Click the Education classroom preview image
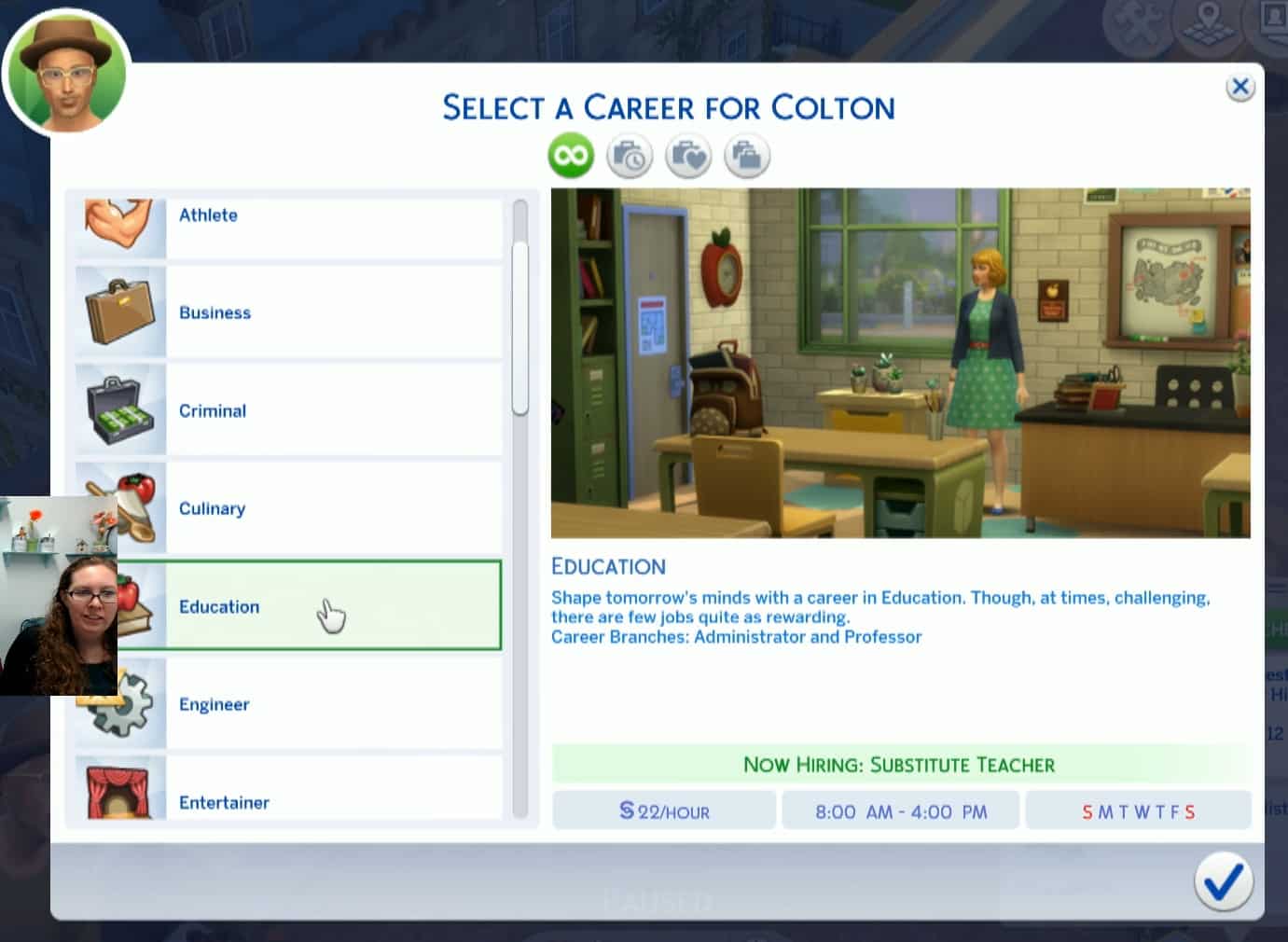1288x942 pixels. tap(900, 363)
